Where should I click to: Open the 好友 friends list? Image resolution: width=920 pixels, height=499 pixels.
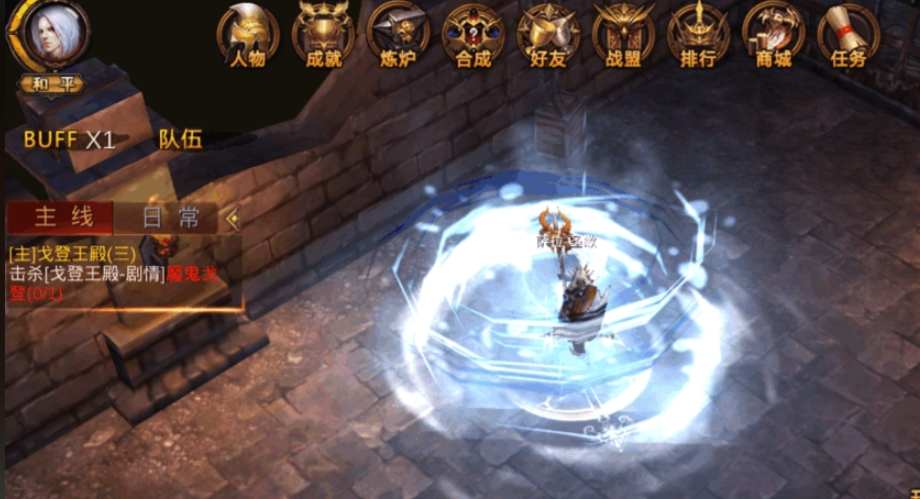547,36
